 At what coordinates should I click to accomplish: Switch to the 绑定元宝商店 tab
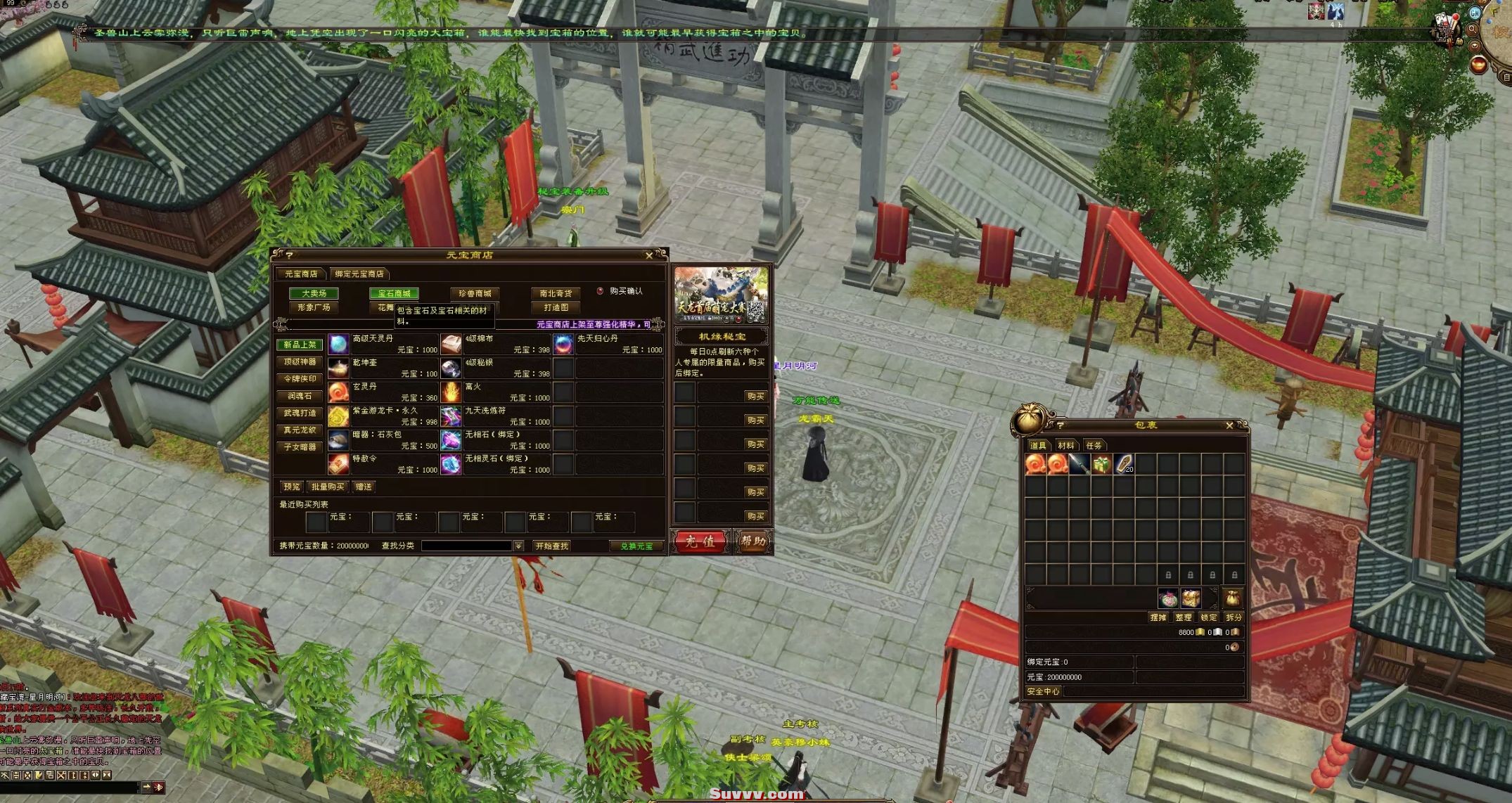359,274
